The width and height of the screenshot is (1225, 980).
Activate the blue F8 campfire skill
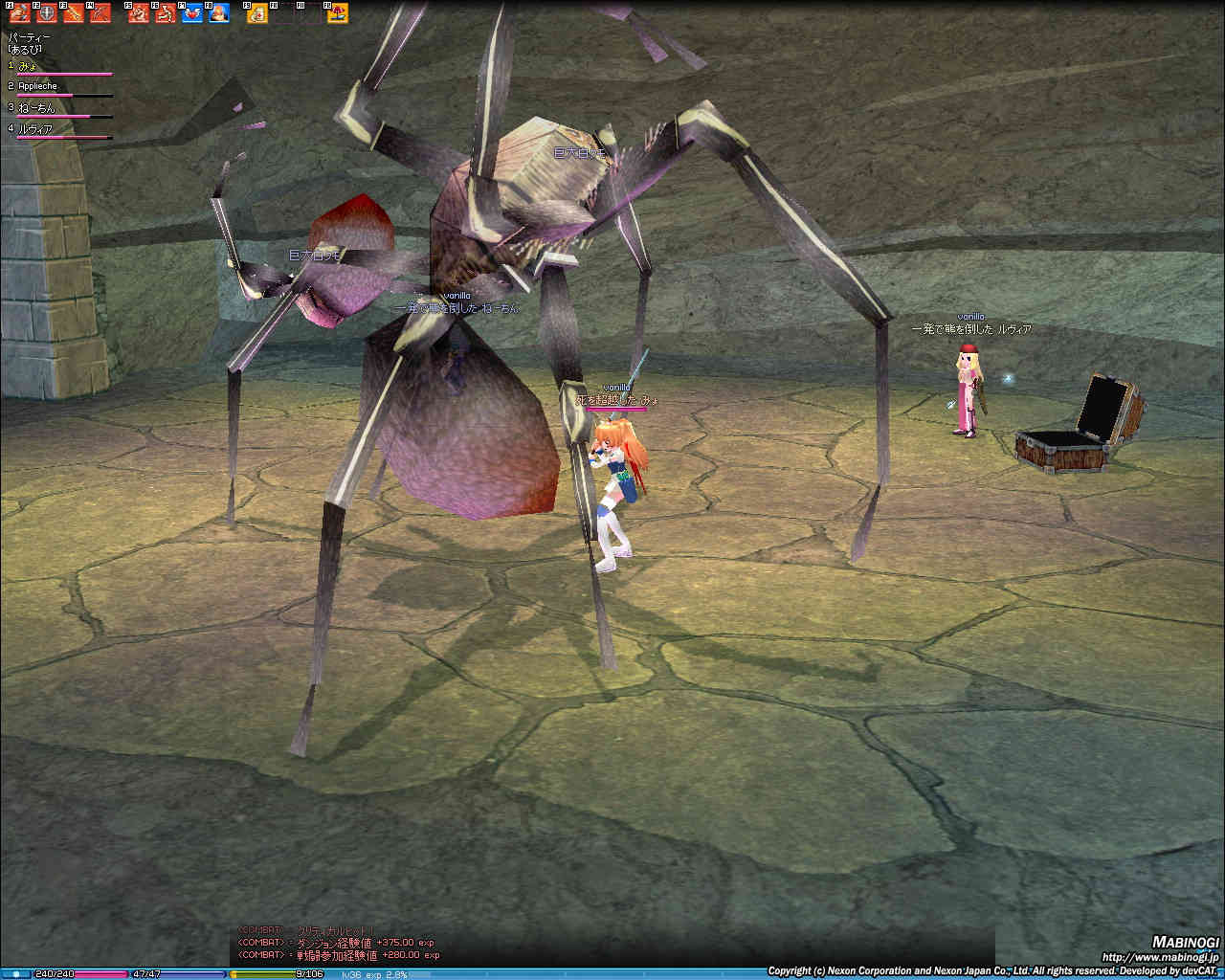click(218, 13)
